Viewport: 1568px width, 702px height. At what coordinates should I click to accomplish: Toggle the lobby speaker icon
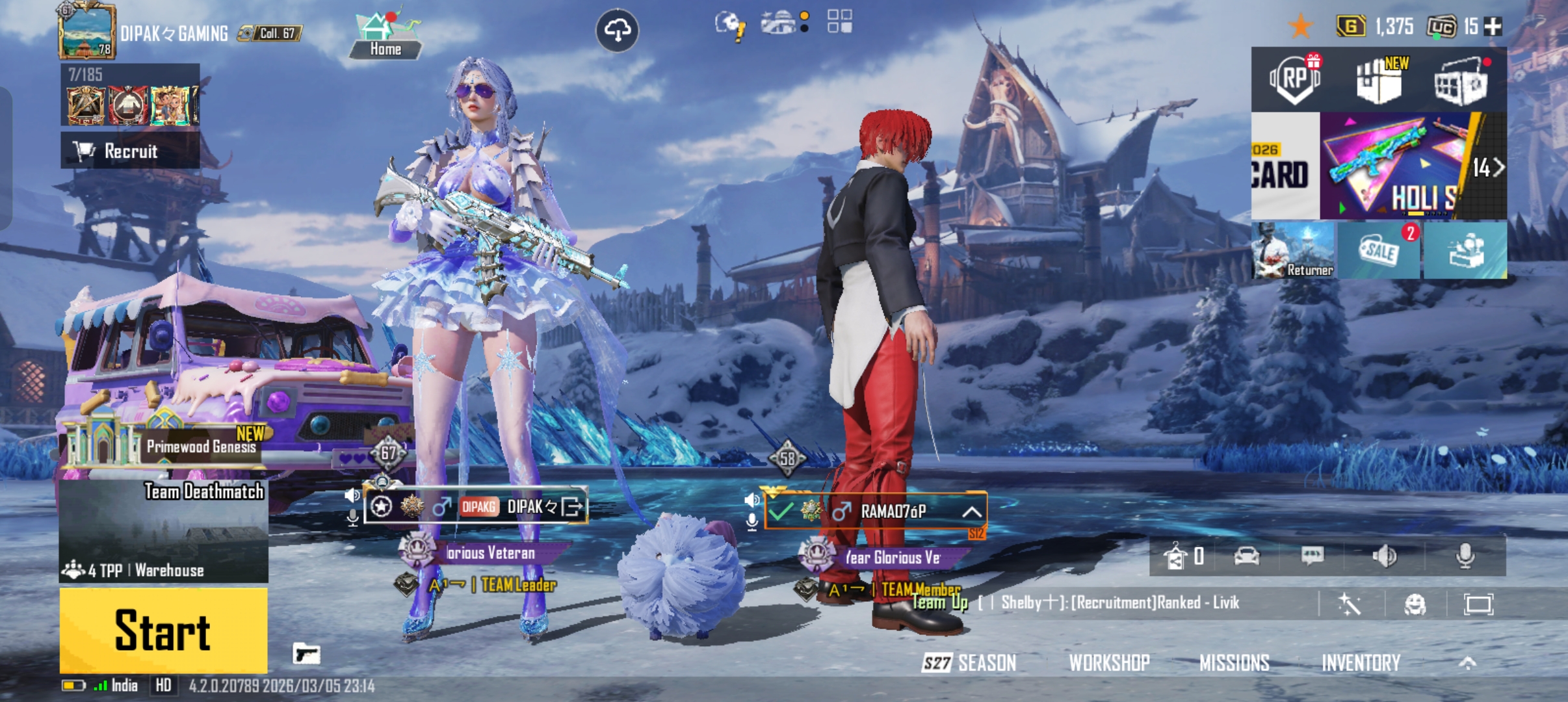1385,556
